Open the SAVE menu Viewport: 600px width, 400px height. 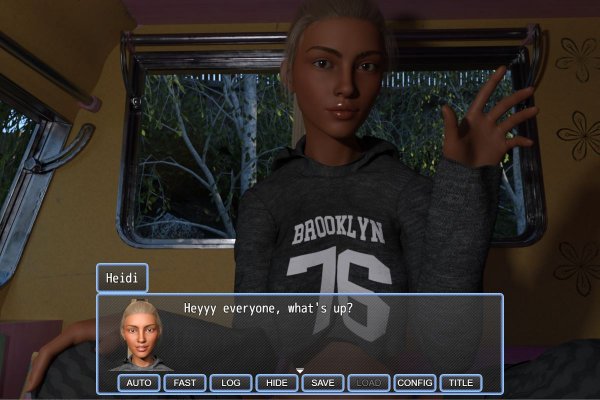323,383
